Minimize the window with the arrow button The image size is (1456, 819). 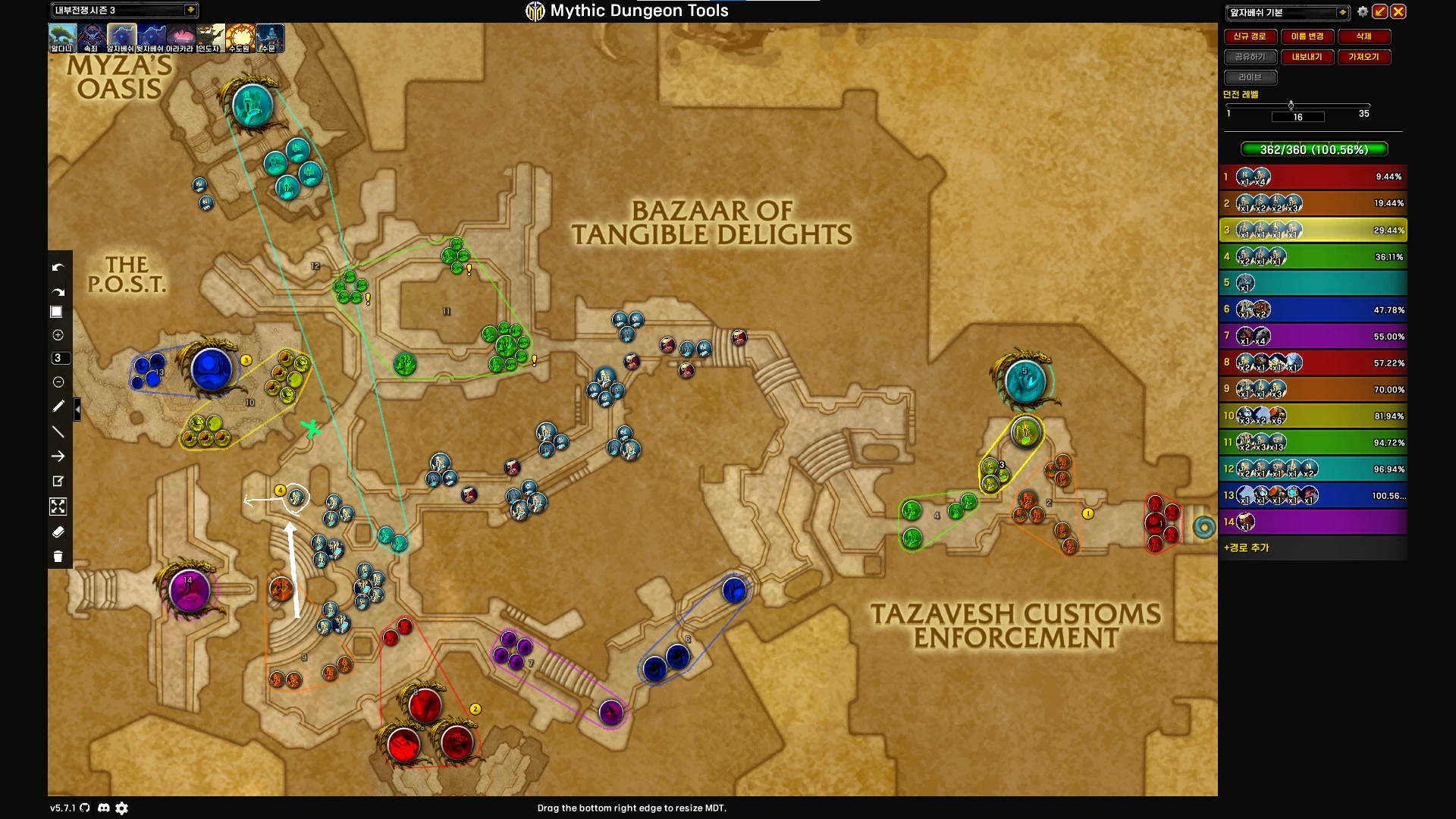coord(1380,12)
